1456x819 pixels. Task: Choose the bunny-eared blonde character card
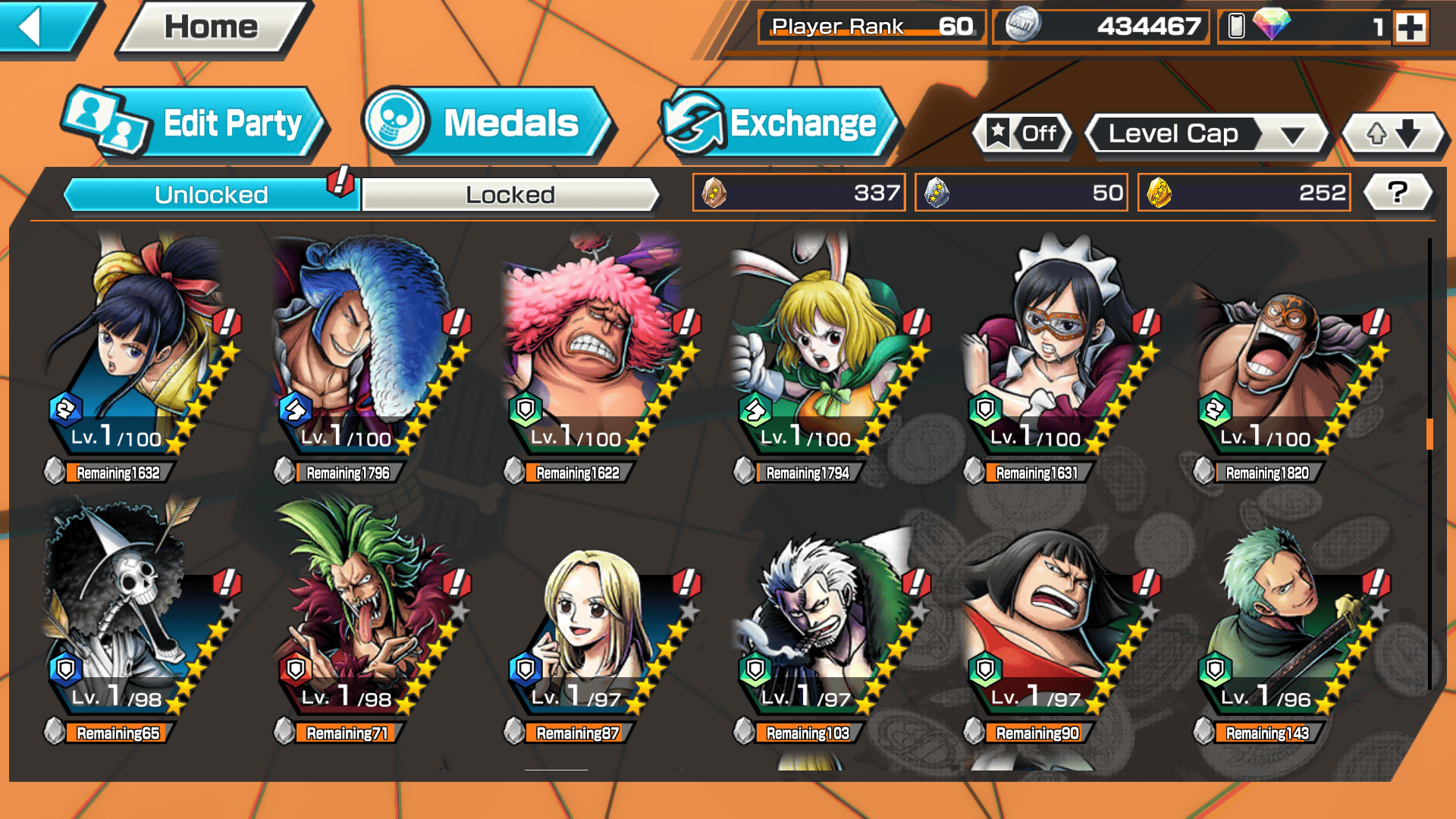click(x=829, y=356)
